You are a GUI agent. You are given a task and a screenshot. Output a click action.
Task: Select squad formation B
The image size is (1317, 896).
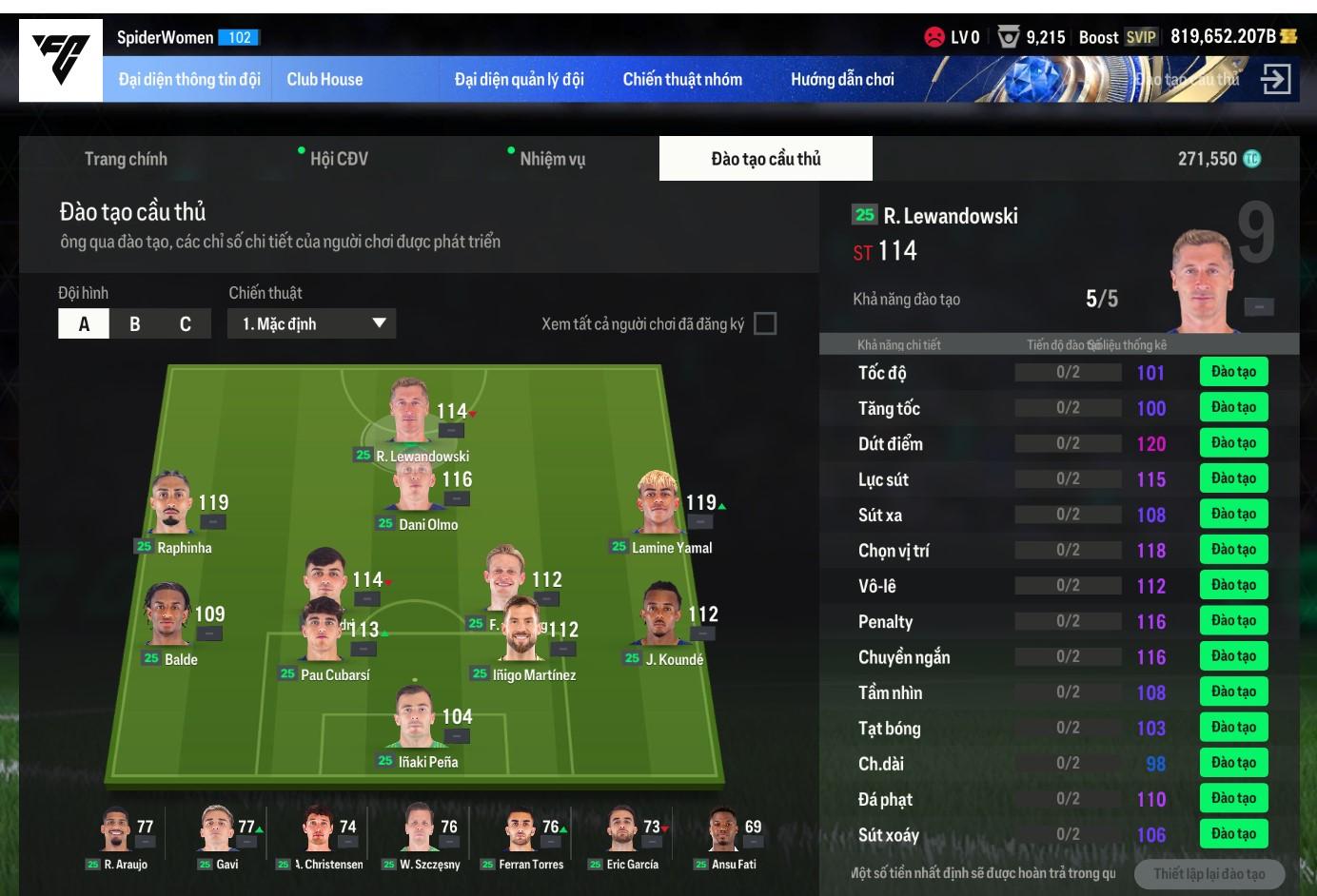point(135,324)
